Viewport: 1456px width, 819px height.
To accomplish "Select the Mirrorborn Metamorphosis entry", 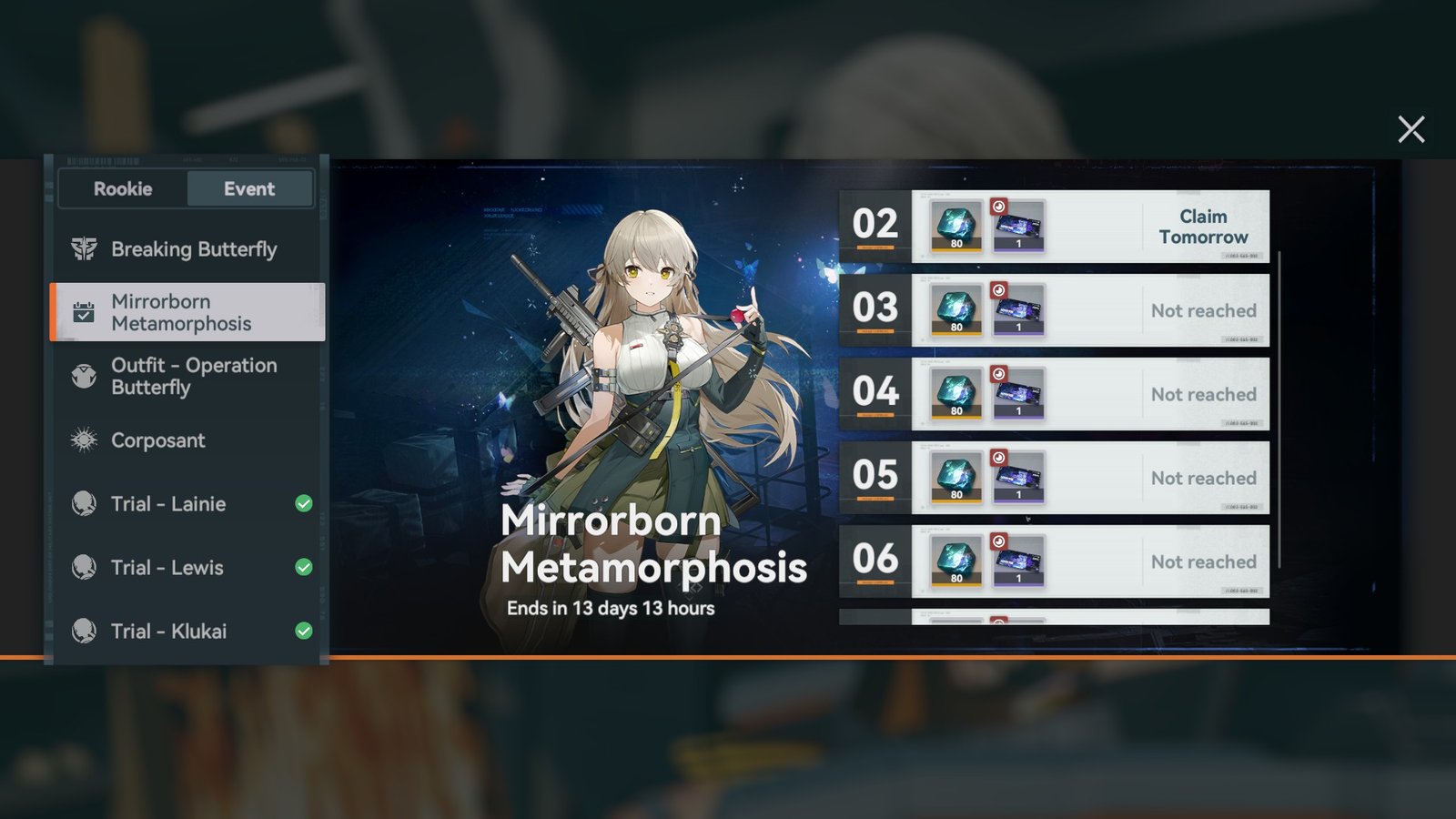I will pyautogui.click(x=187, y=312).
